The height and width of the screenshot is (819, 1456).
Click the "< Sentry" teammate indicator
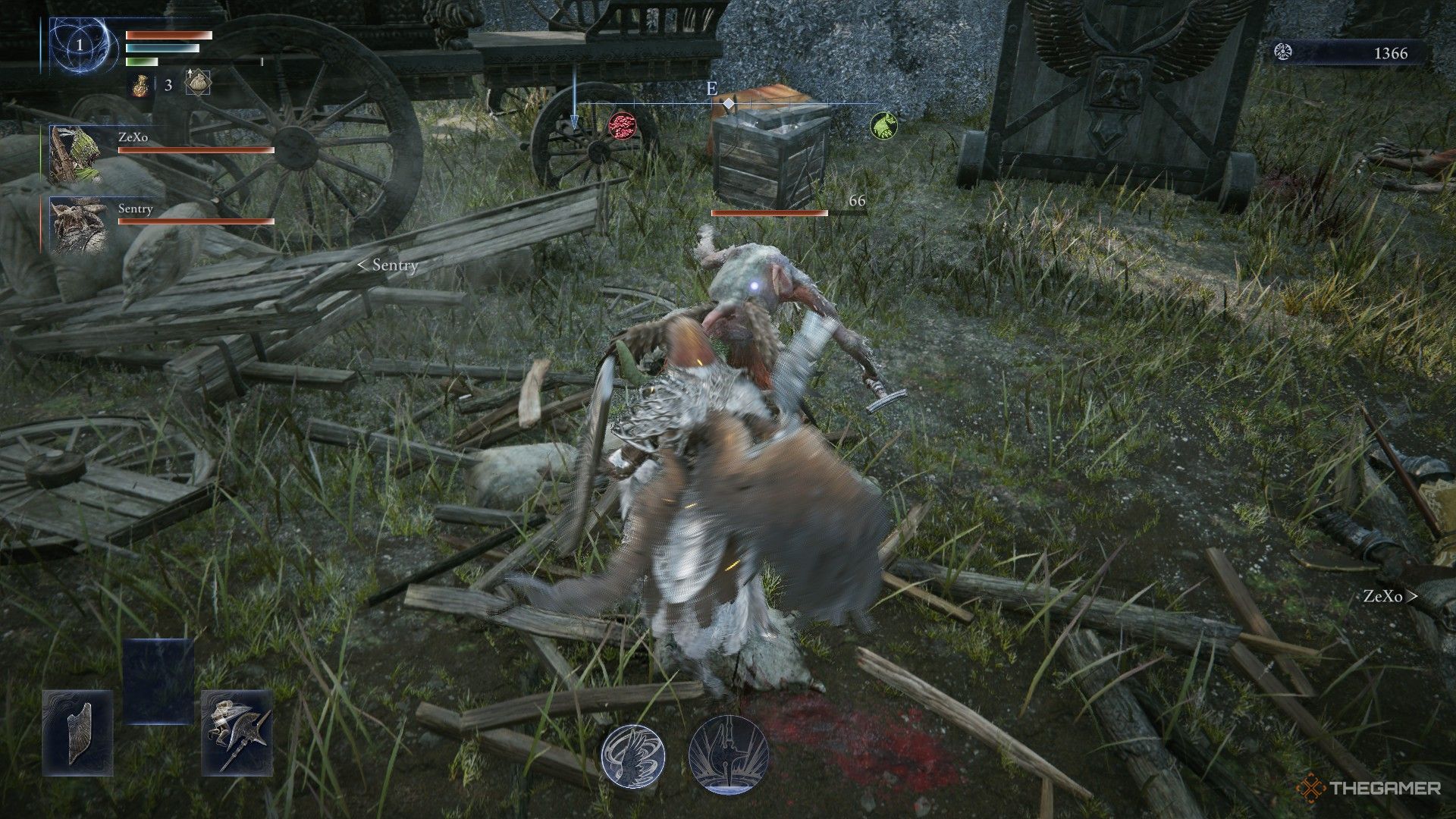click(x=386, y=266)
